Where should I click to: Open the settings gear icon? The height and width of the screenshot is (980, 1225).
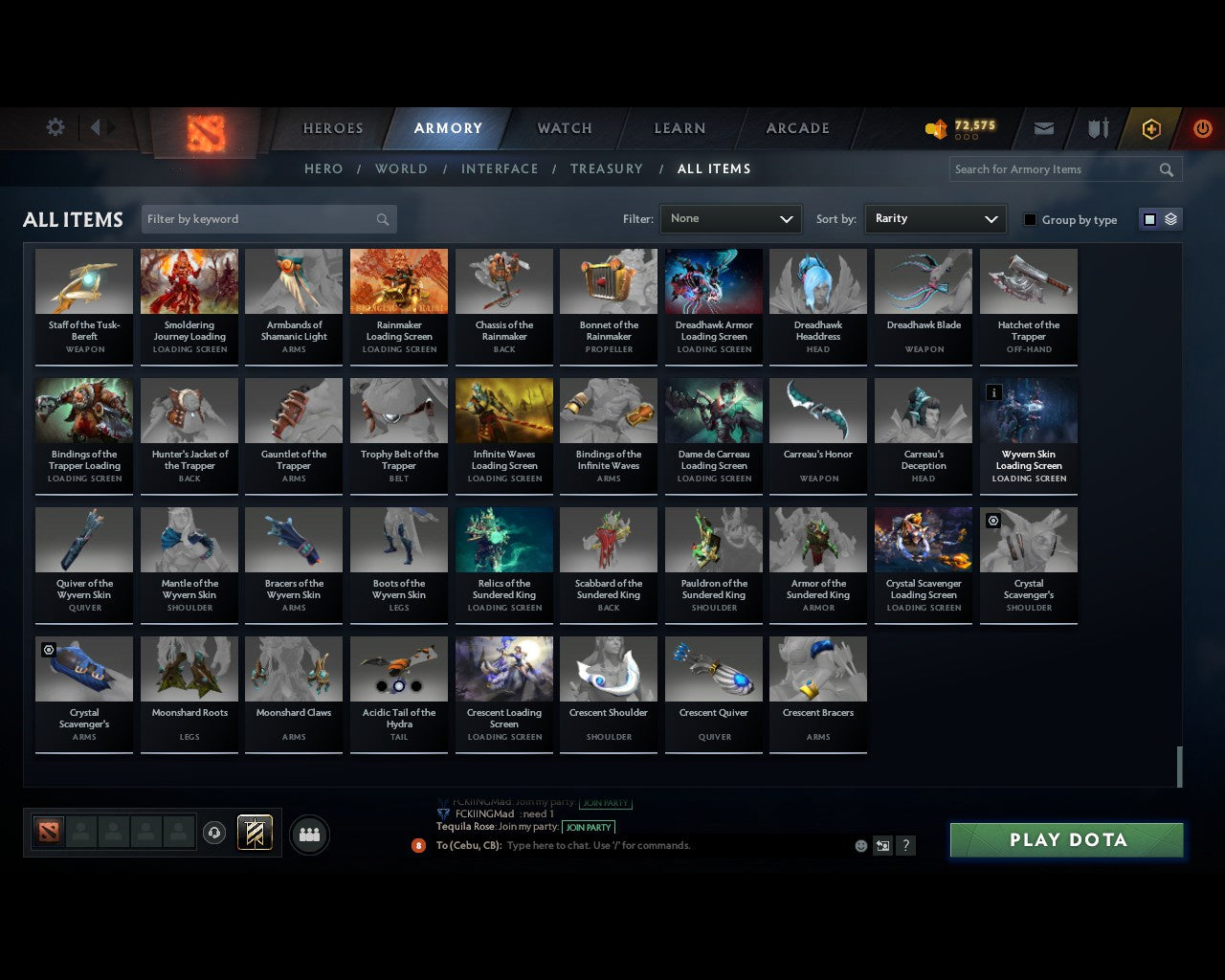point(55,126)
